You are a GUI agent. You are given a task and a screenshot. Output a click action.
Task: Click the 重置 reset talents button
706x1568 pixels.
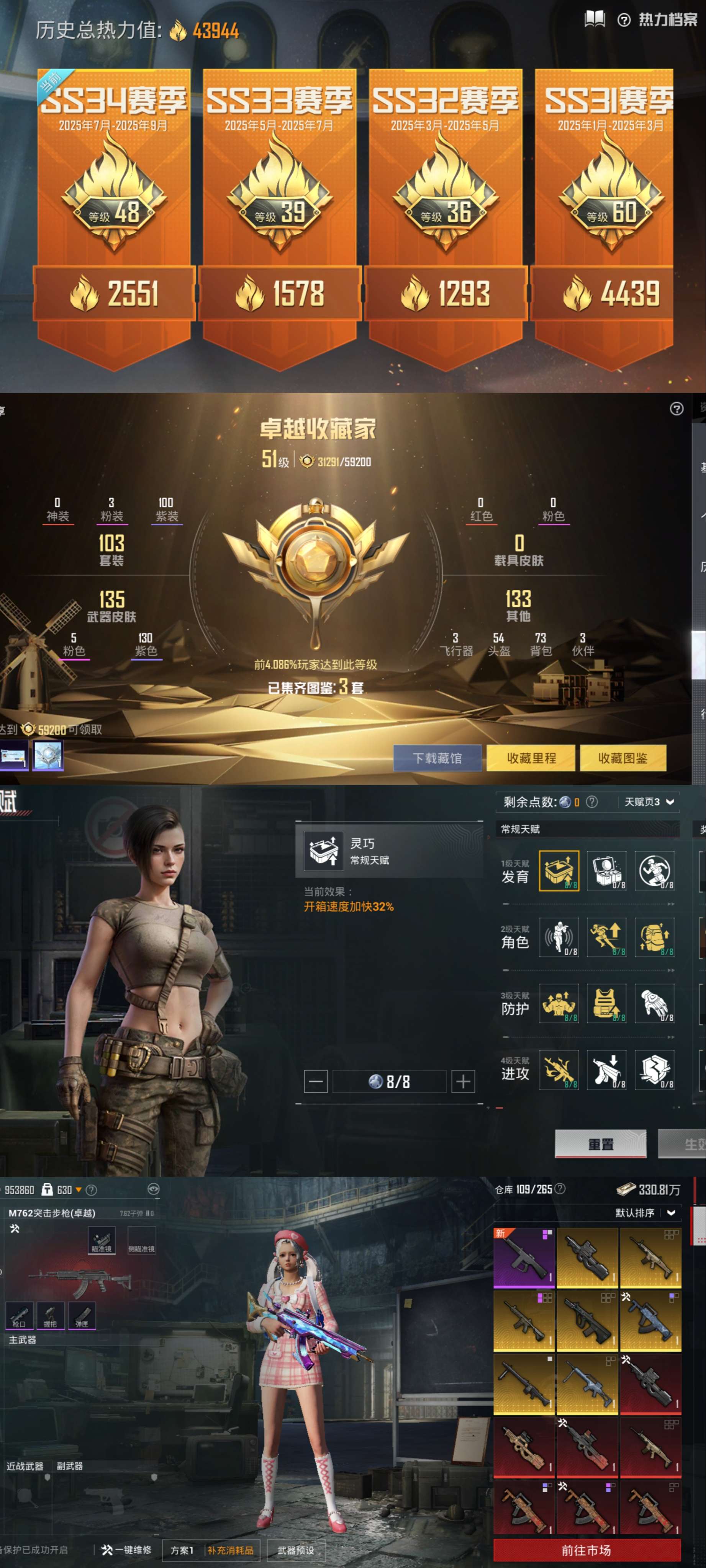(600, 1144)
